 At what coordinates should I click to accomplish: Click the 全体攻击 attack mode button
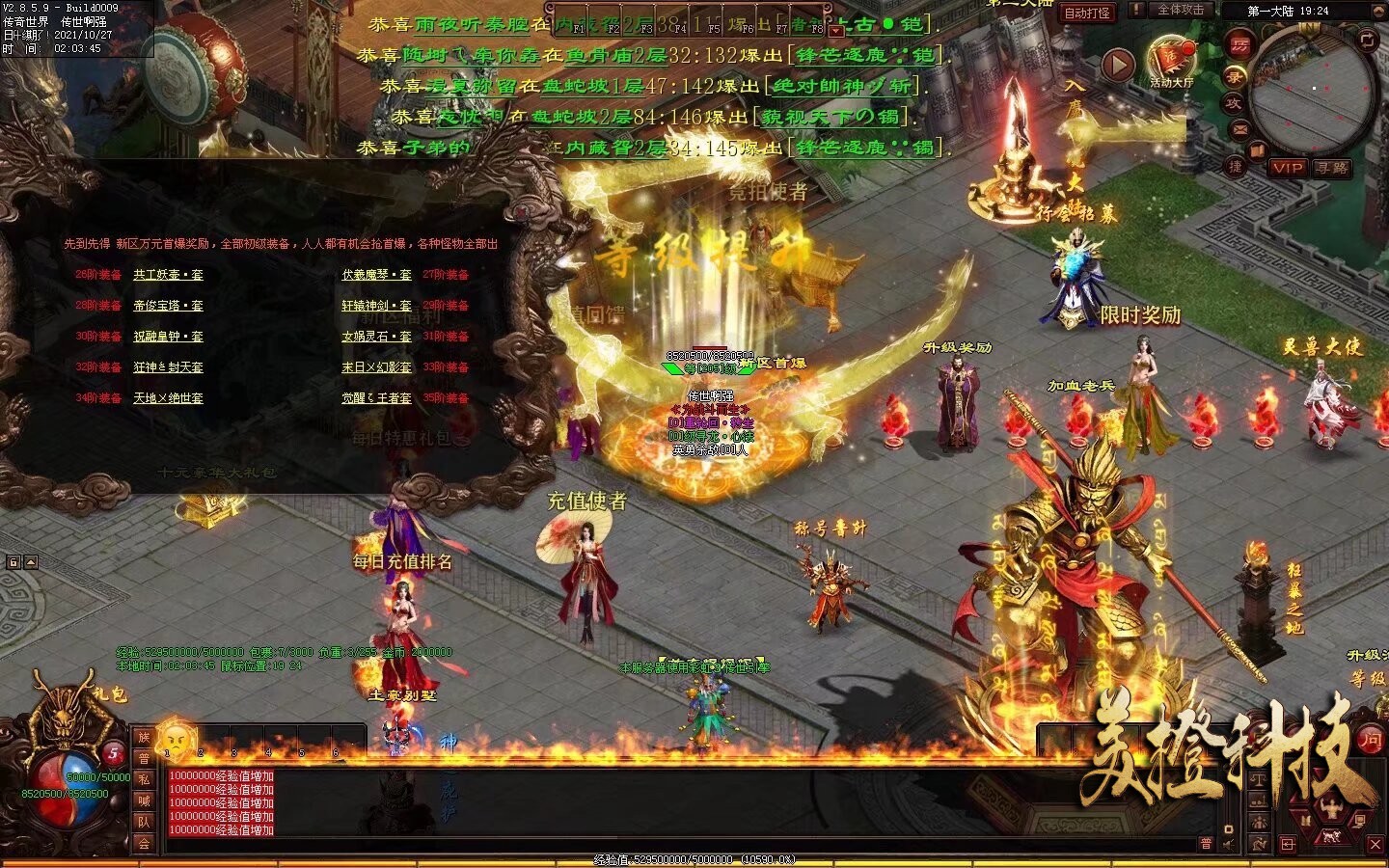pos(1180,11)
